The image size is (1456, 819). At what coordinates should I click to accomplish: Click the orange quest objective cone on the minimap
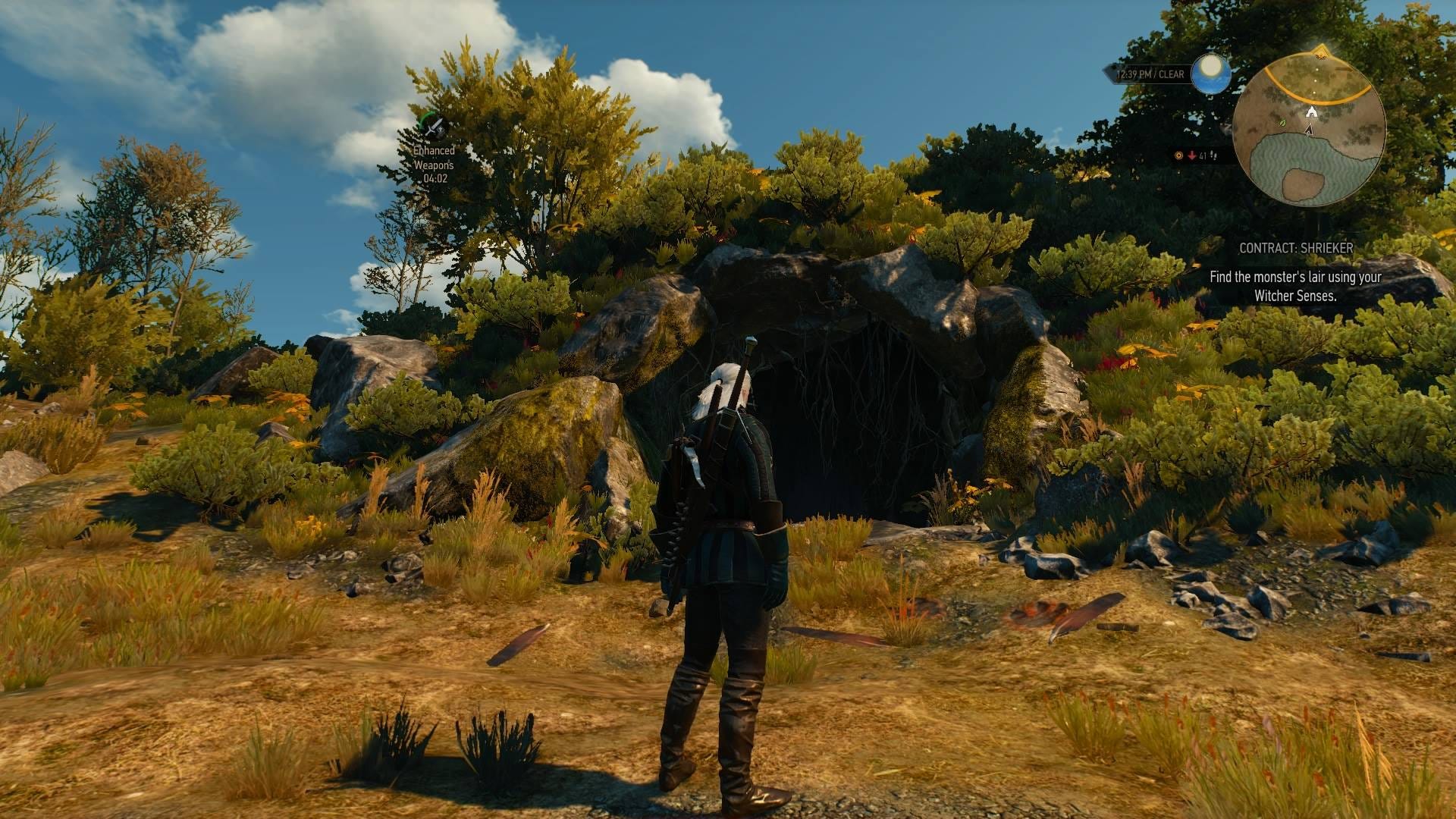tap(1320, 53)
